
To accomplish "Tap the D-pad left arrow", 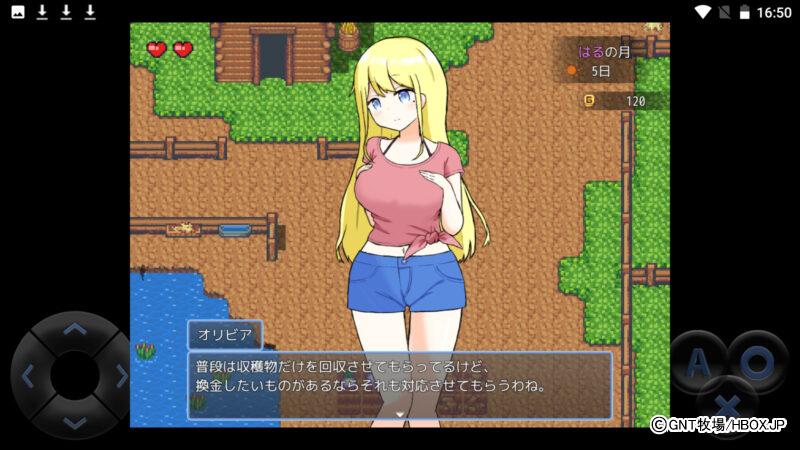I will pos(28,376).
